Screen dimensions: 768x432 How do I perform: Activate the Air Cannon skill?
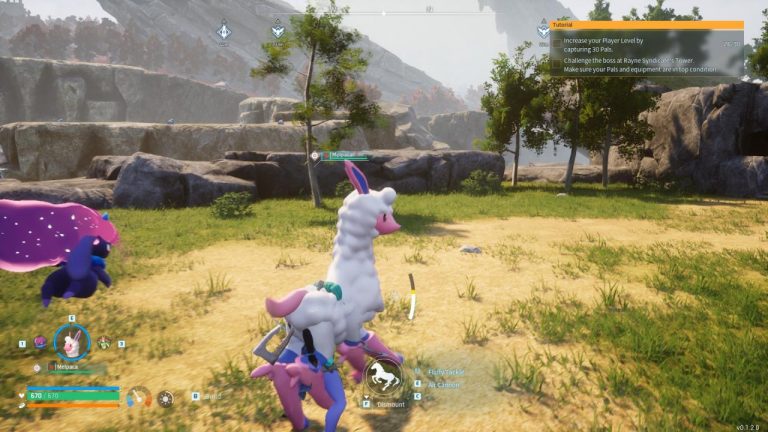click(x=445, y=384)
